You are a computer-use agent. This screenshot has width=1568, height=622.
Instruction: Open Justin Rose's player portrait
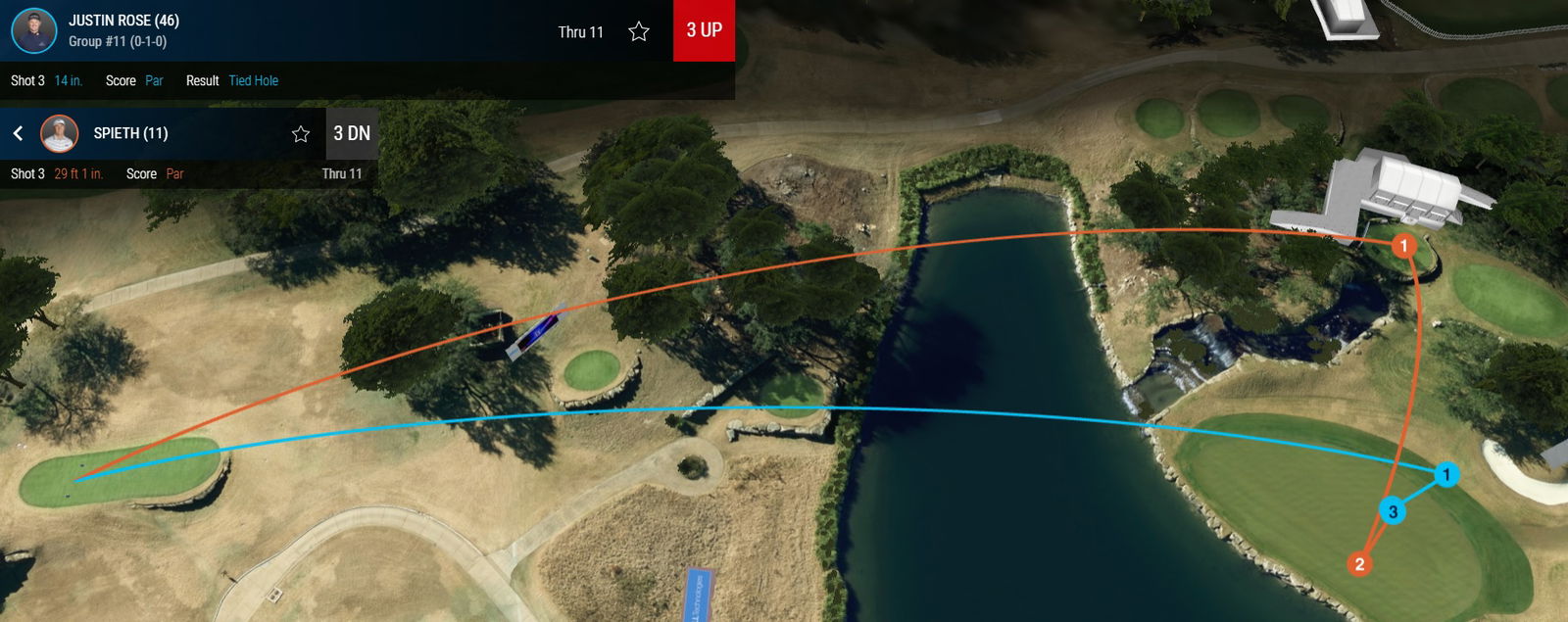(34, 30)
